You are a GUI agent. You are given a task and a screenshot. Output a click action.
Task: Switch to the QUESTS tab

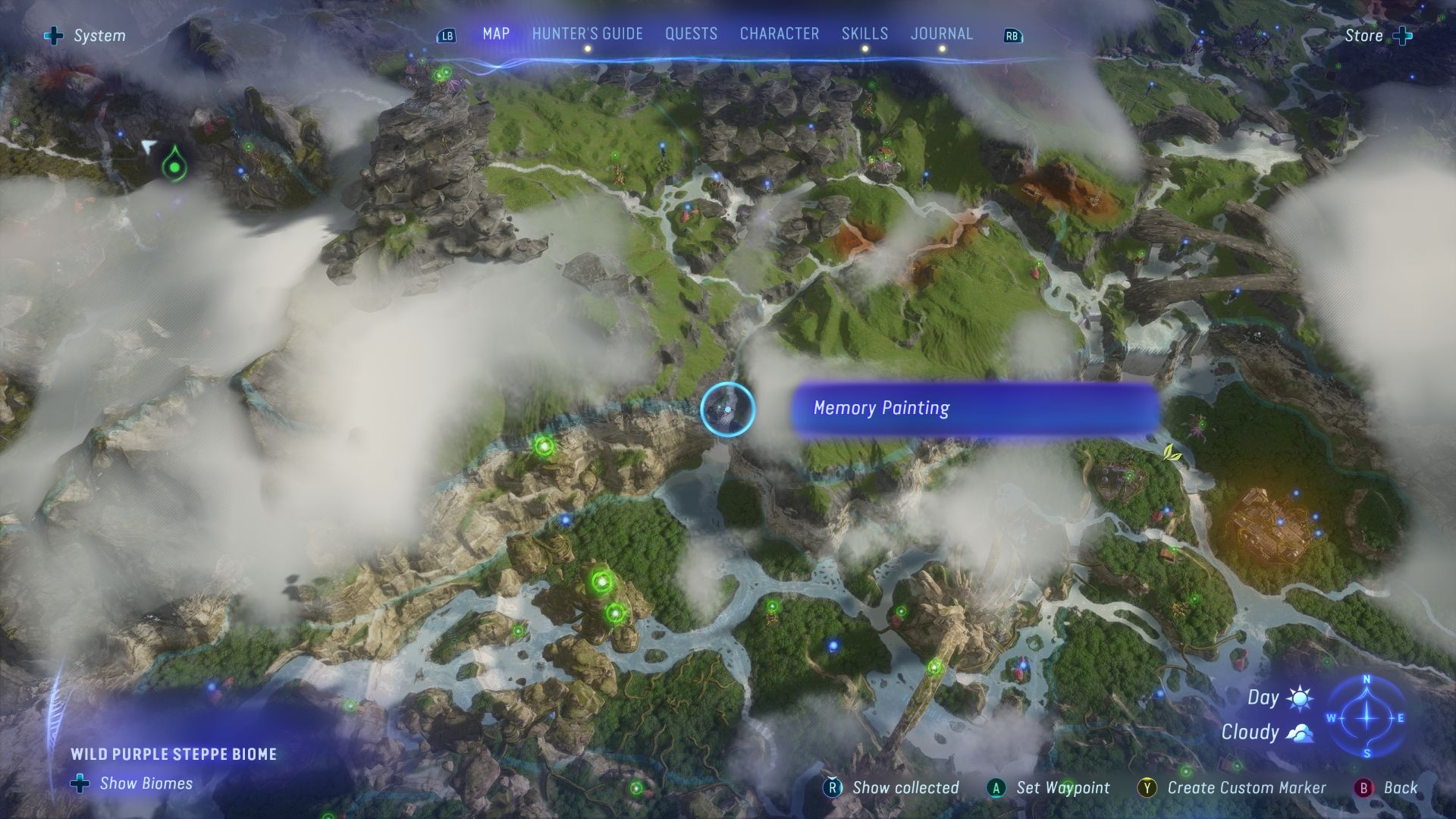[690, 33]
